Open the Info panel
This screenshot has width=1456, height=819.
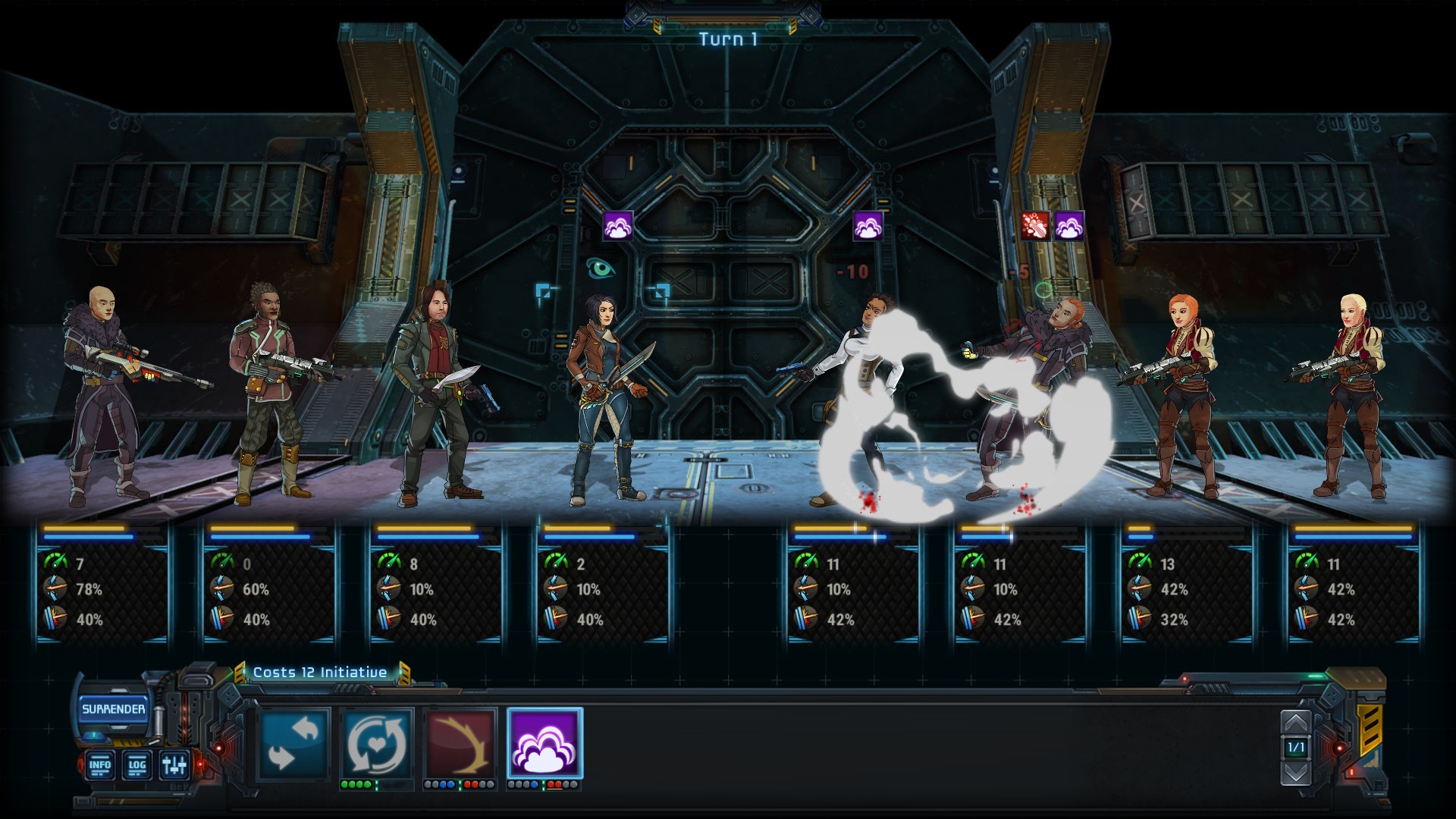coord(100,764)
